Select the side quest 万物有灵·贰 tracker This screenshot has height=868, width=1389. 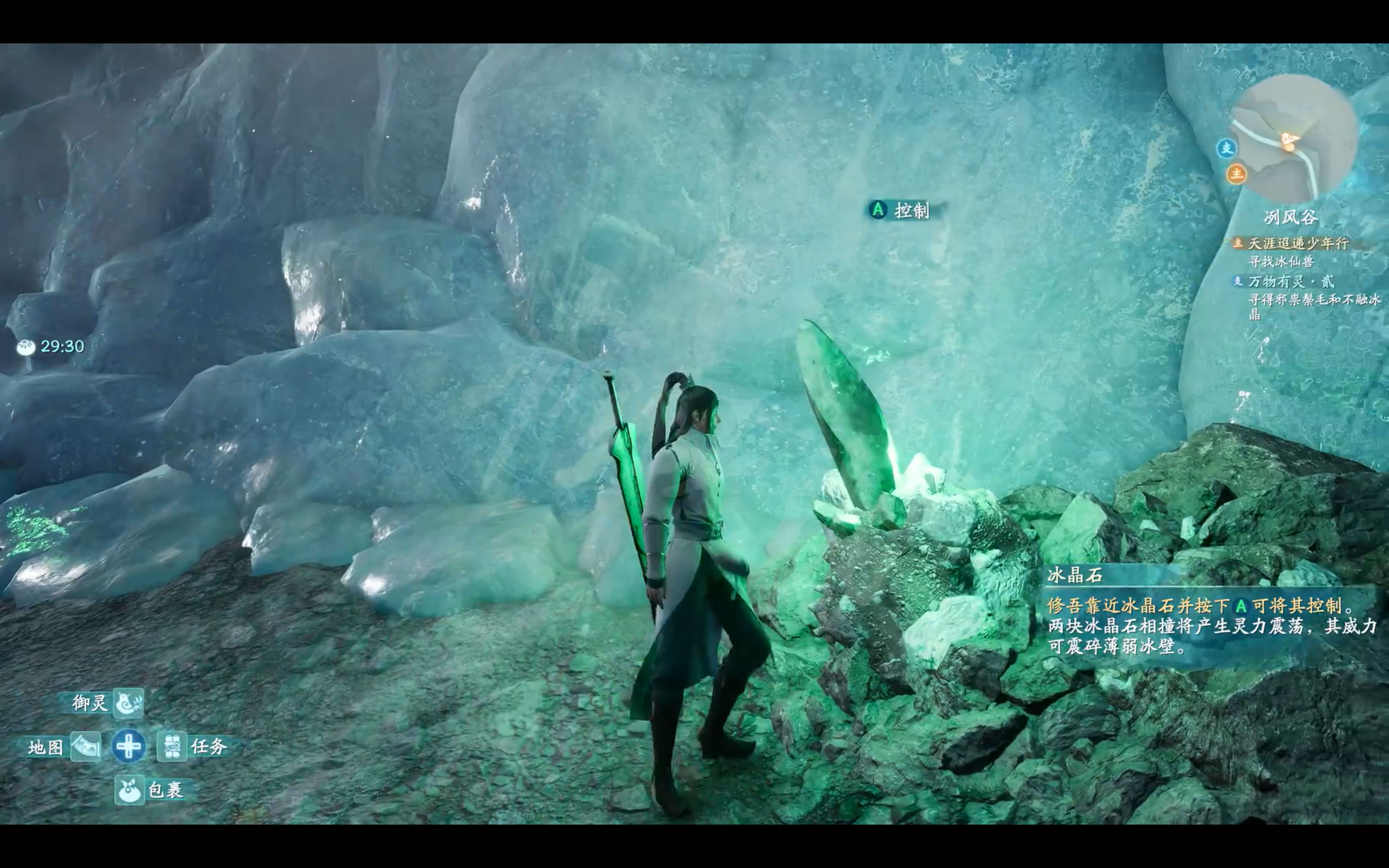point(1291,281)
